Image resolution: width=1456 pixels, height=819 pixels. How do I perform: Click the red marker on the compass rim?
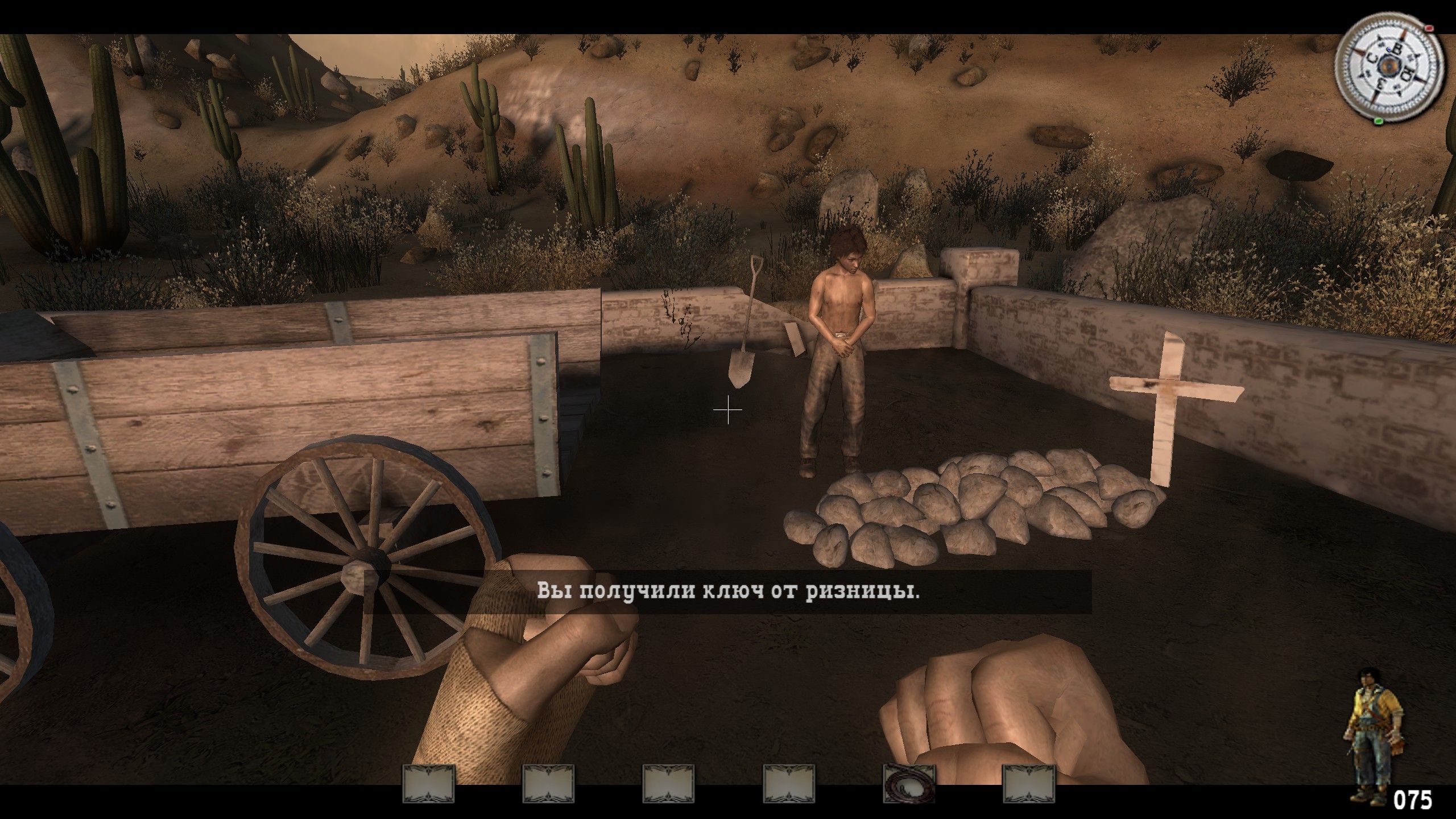1429,28
